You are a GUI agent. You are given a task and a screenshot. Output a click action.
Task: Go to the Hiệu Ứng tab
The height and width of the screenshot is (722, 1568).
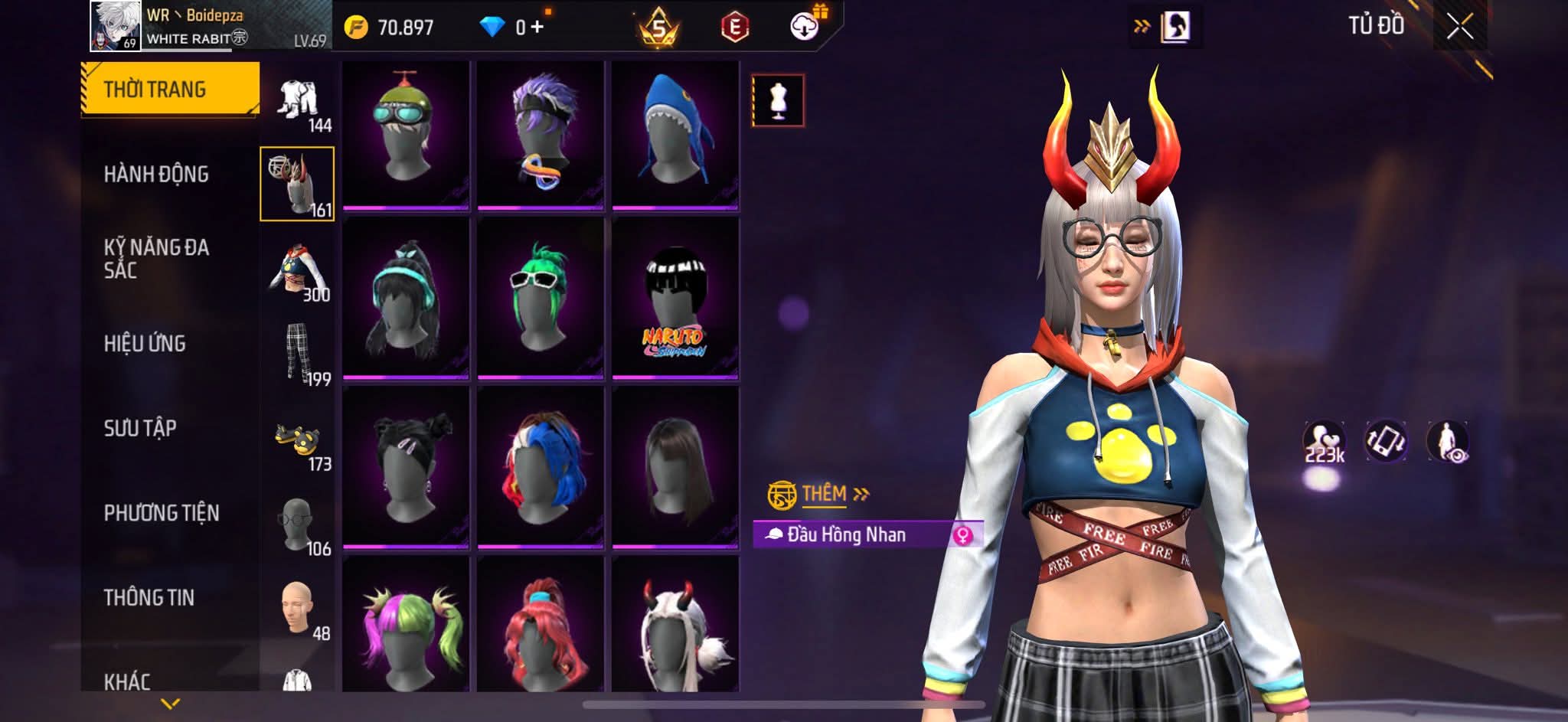tap(145, 343)
